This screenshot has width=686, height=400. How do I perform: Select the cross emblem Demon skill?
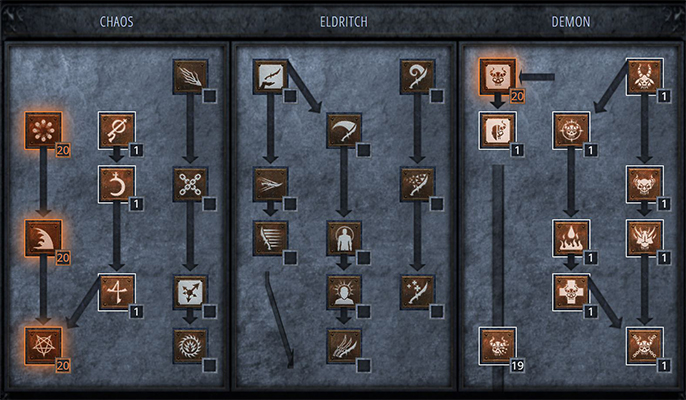(x=569, y=292)
